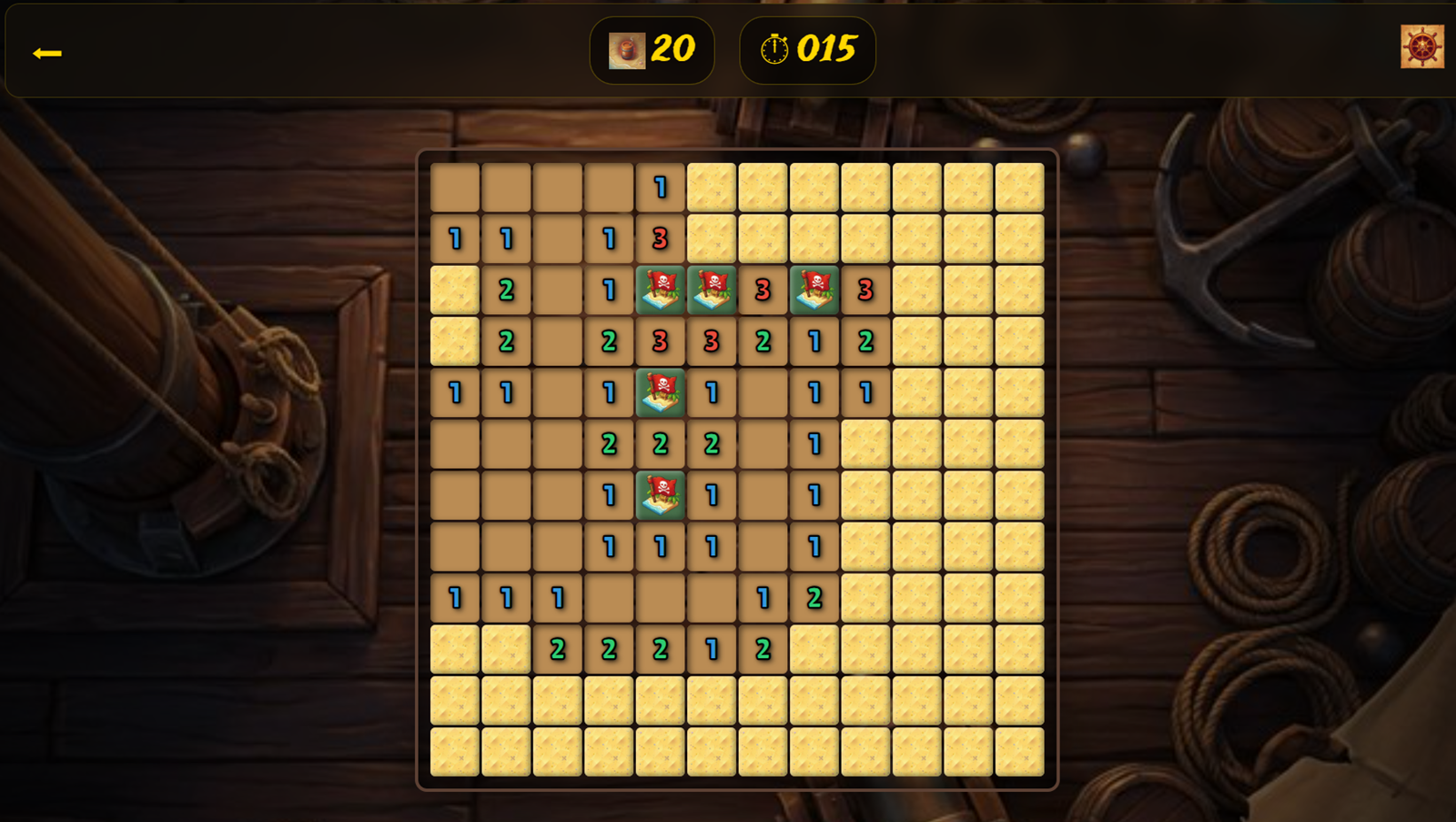Click an unopened tile left of the green 2s

[x=505, y=650]
